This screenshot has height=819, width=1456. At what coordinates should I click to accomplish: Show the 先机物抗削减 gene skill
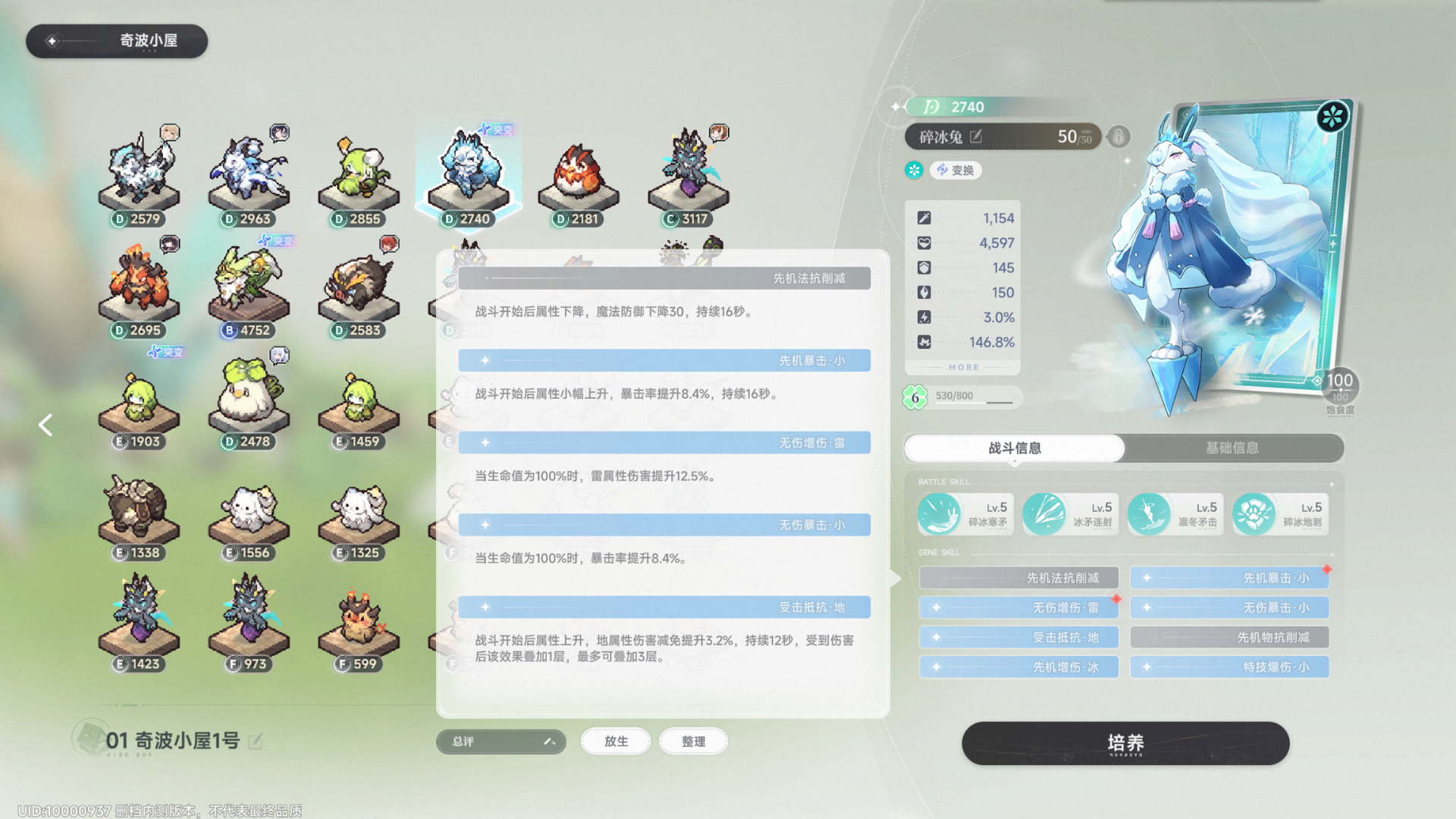click(1229, 637)
